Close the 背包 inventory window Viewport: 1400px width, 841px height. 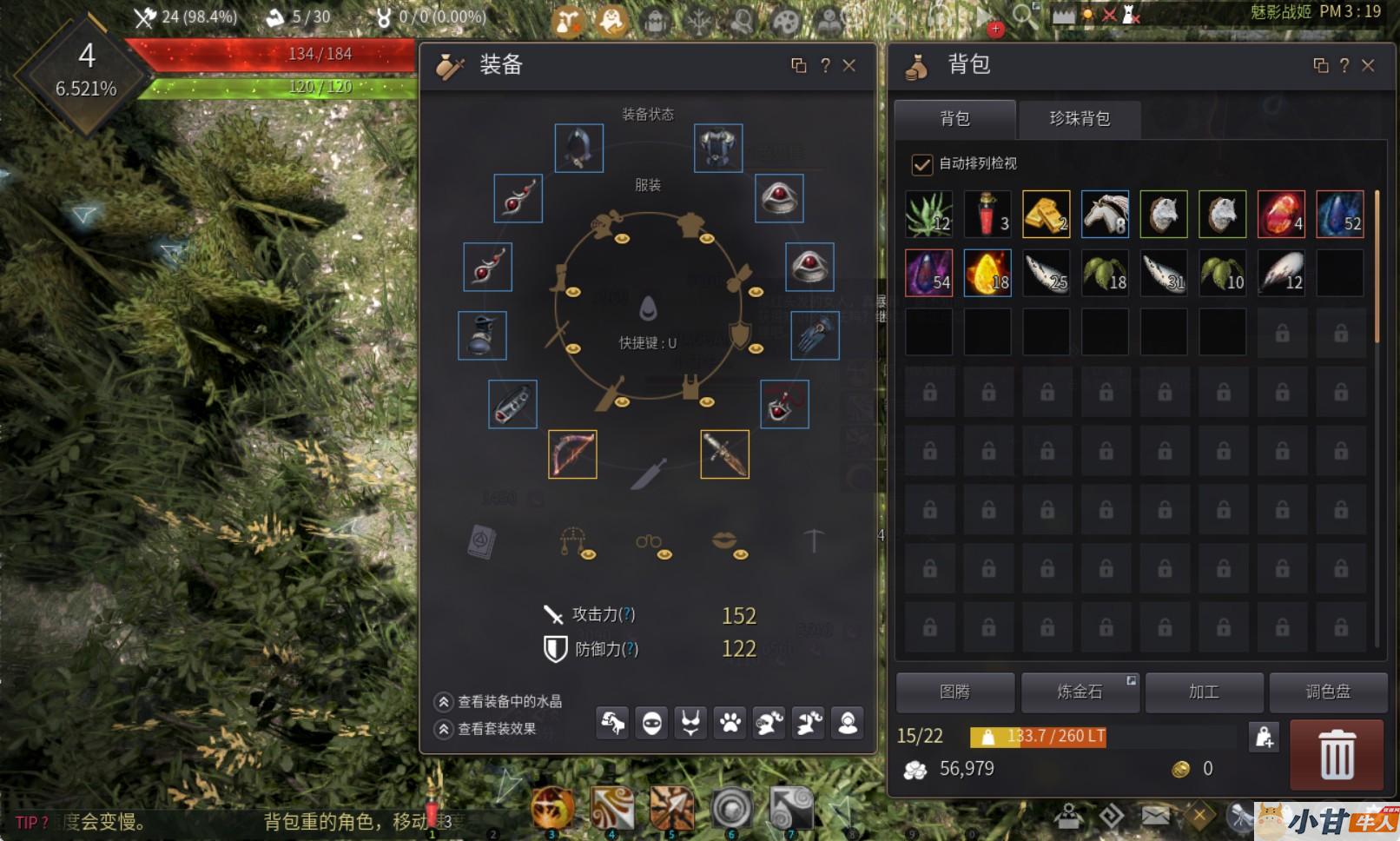[1368, 65]
